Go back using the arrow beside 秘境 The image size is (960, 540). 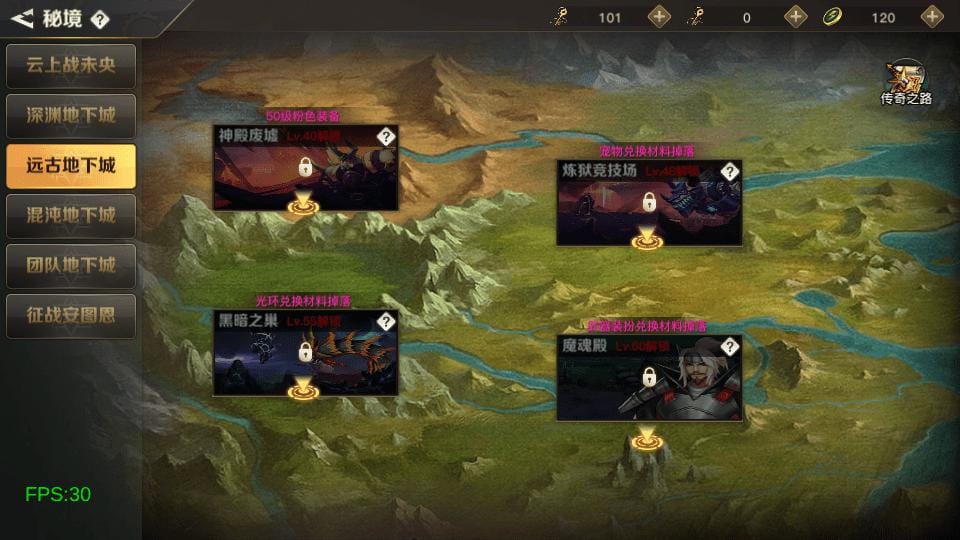point(22,18)
